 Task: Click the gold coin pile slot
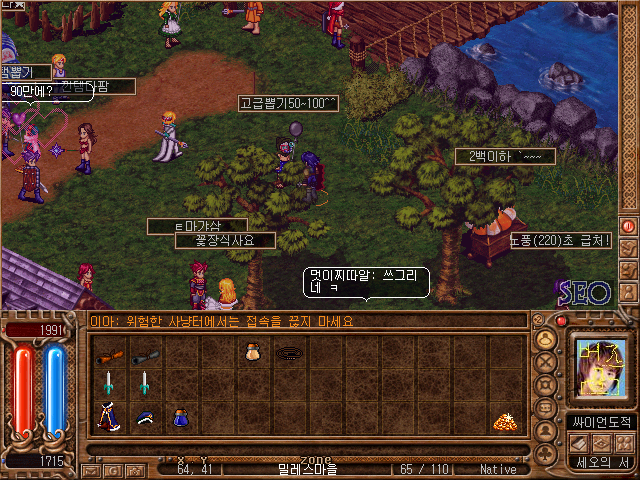tap(505, 422)
